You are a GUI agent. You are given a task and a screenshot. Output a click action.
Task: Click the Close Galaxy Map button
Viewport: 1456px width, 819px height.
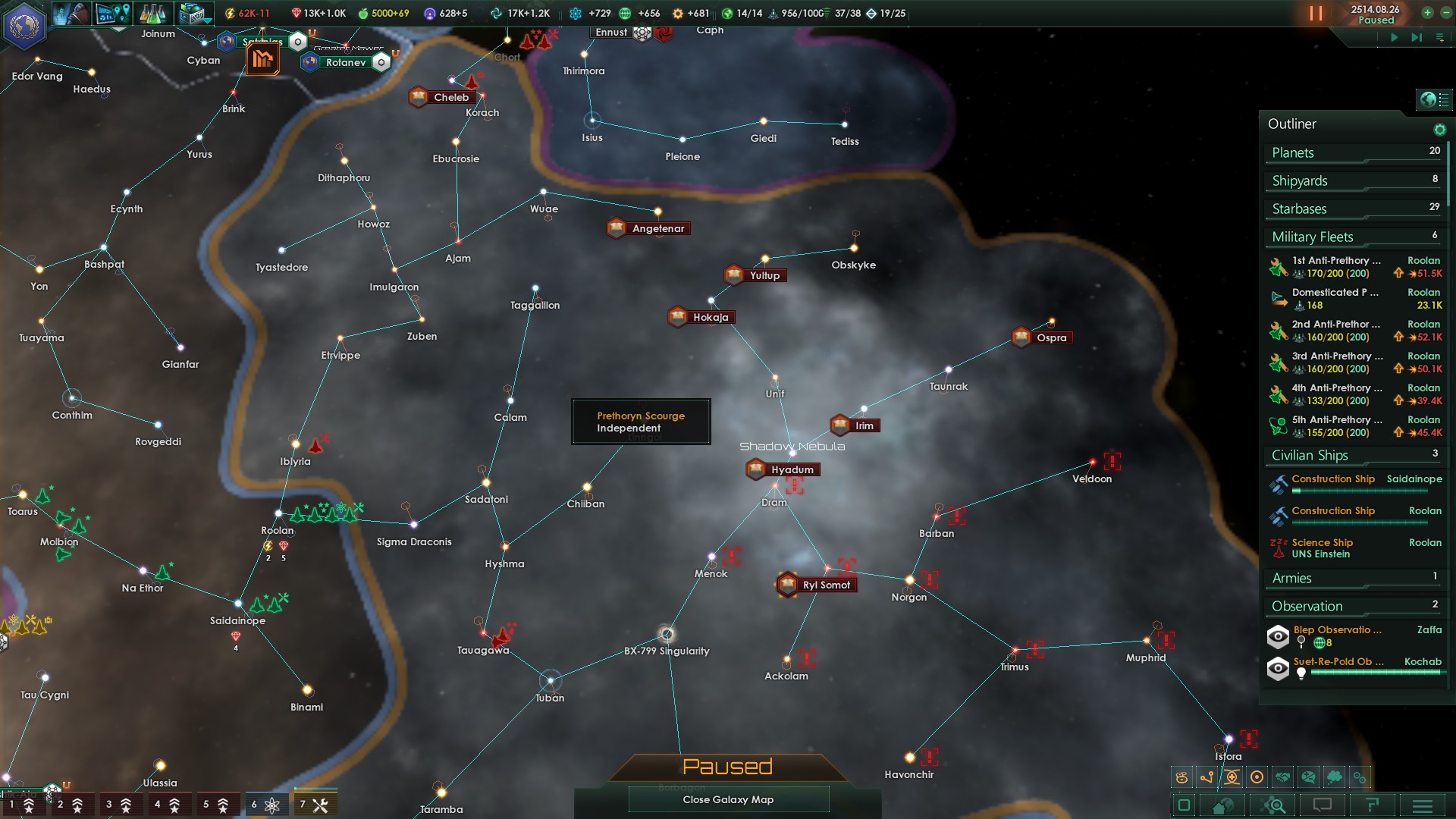[728, 799]
